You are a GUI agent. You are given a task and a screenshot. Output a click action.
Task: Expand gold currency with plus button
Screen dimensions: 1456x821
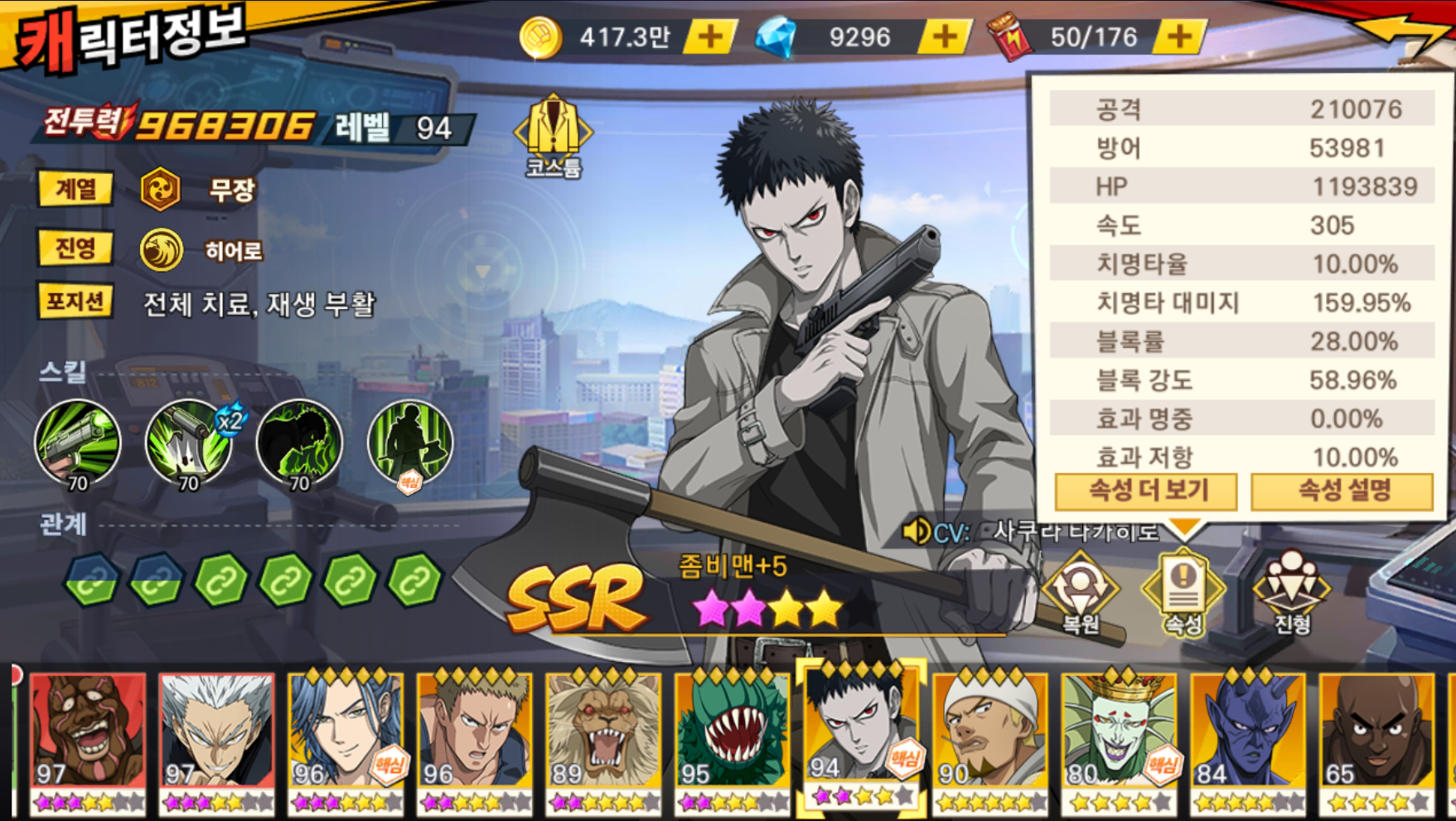pyautogui.click(x=709, y=36)
